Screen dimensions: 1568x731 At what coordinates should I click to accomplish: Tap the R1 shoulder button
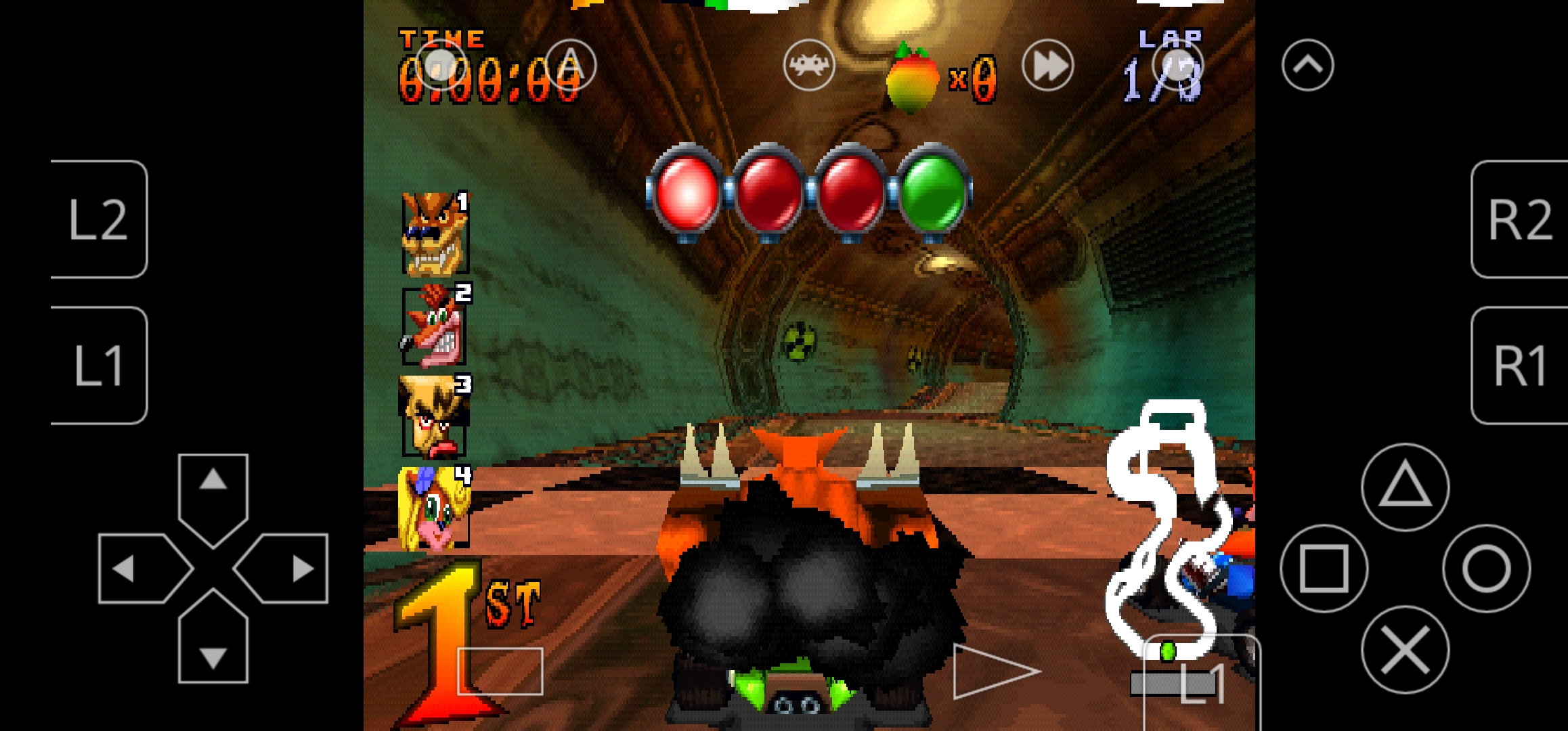(x=1520, y=365)
